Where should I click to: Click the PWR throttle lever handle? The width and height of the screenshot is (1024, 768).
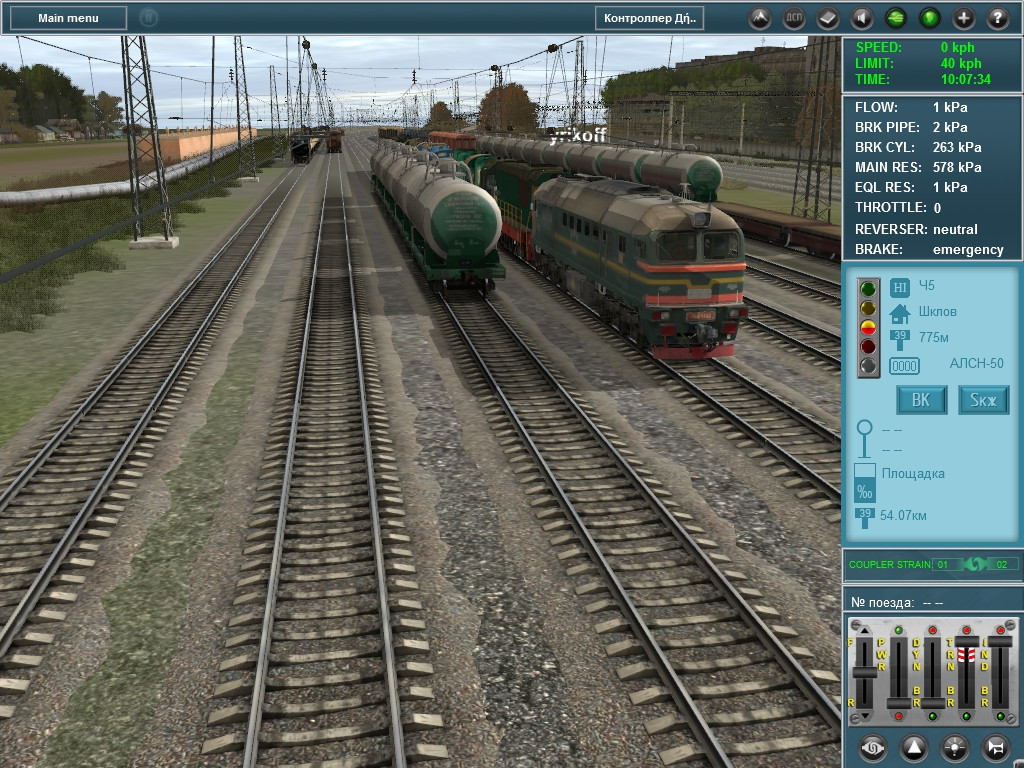coord(899,702)
